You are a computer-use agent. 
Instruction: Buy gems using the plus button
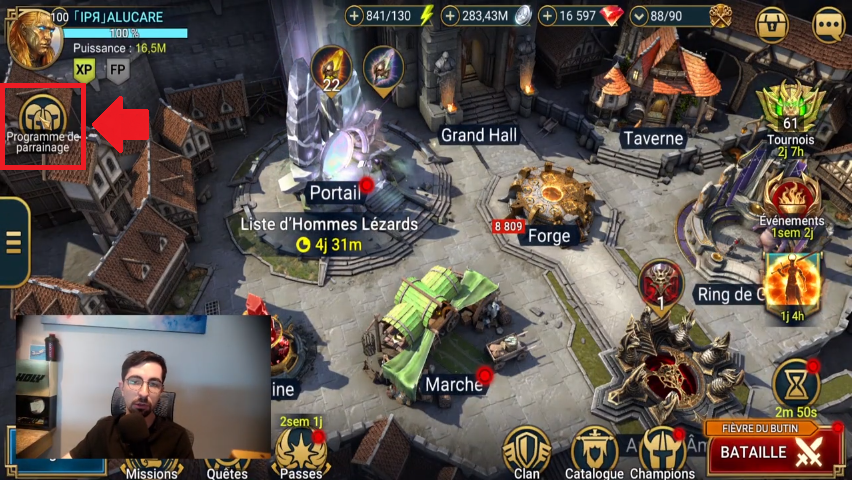[x=548, y=15]
